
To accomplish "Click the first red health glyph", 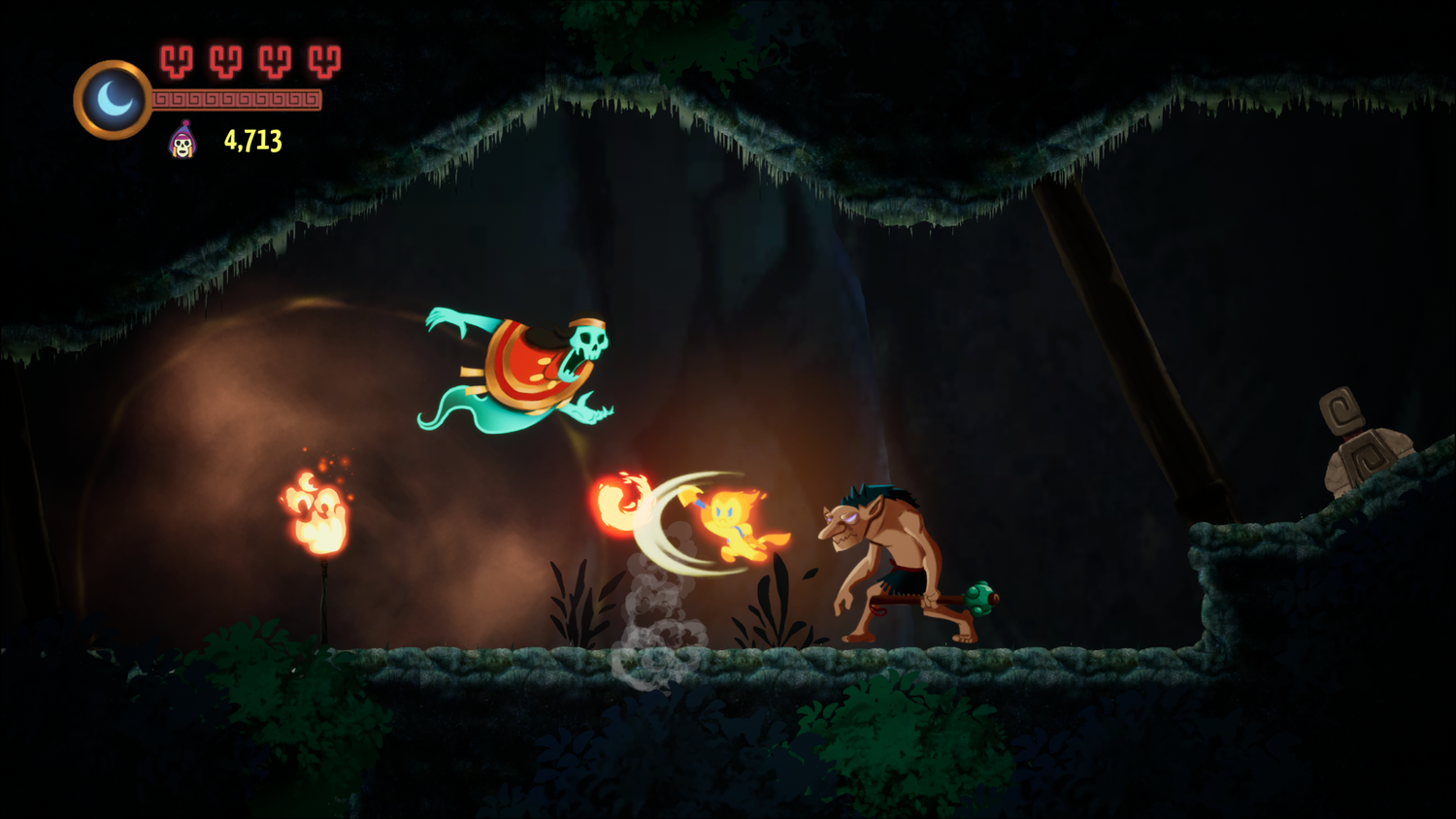I will coord(177,60).
